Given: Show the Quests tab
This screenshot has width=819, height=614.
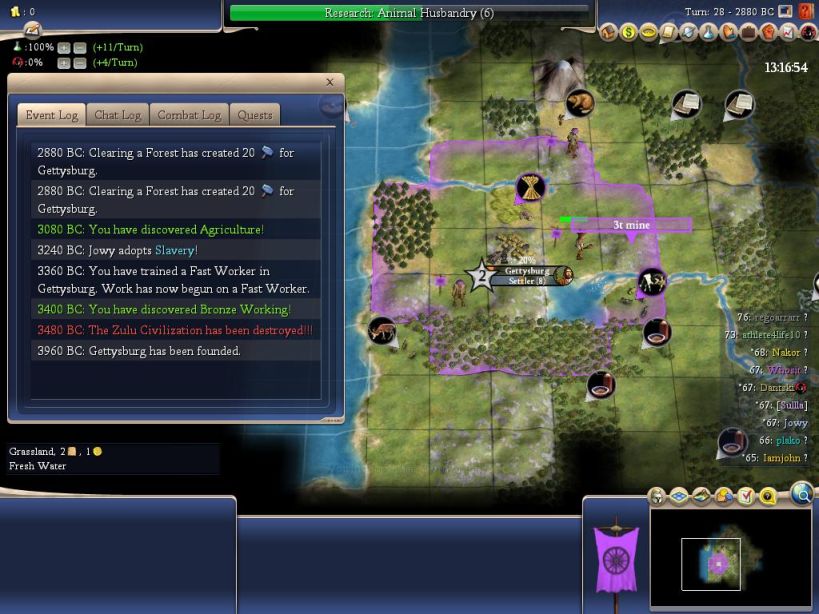Looking at the screenshot, I should point(254,115).
